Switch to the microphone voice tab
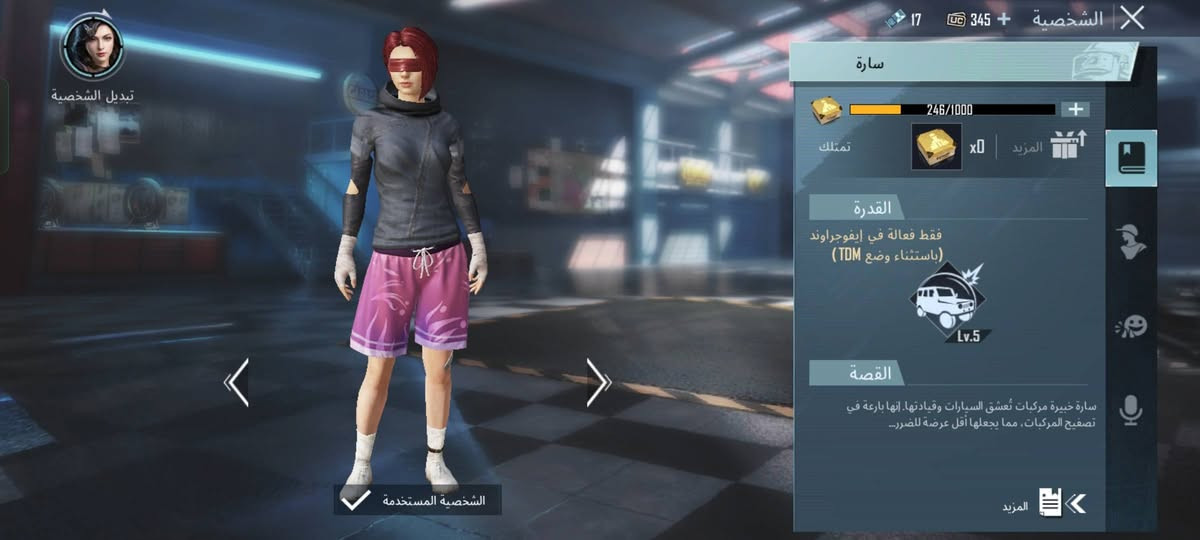Viewport: 1200px width, 540px height. [1131, 410]
